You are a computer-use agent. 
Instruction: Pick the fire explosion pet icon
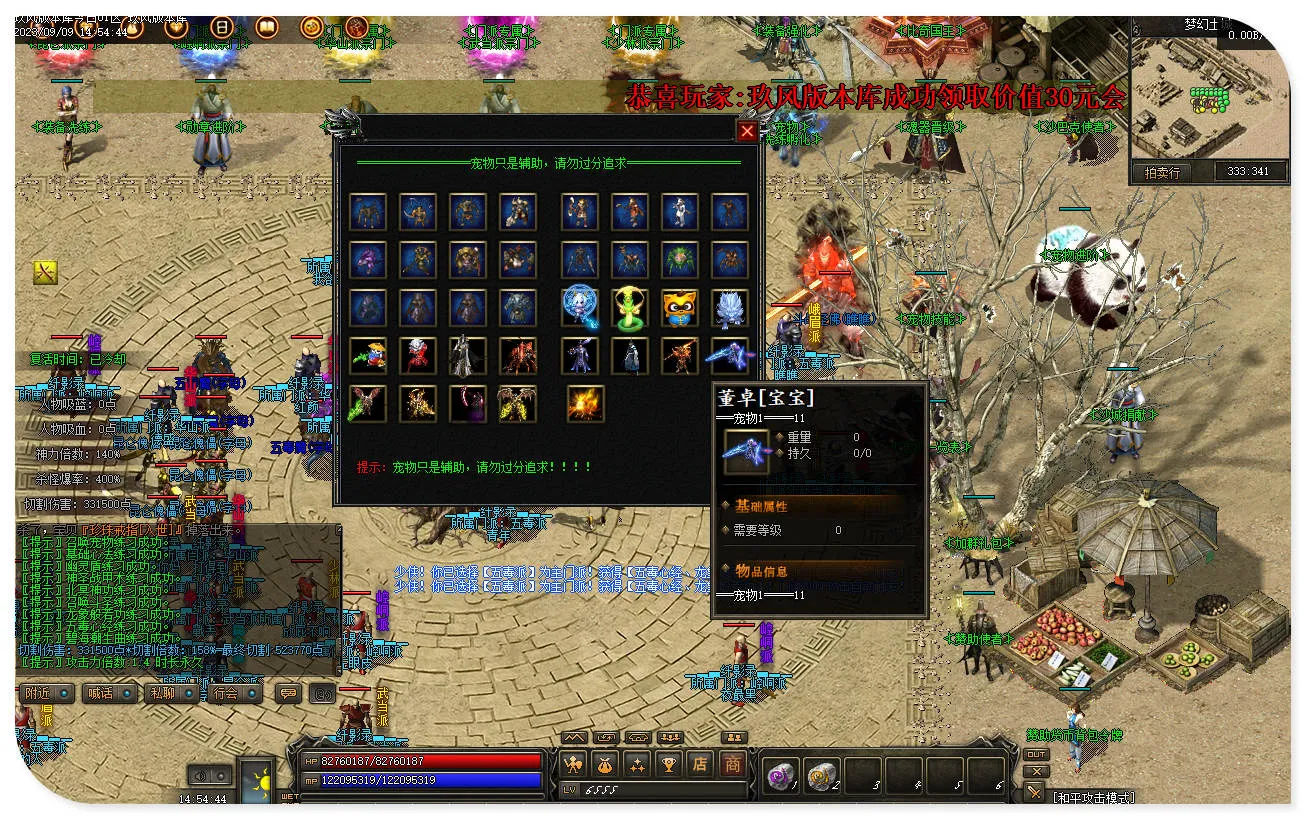point(585,403)
